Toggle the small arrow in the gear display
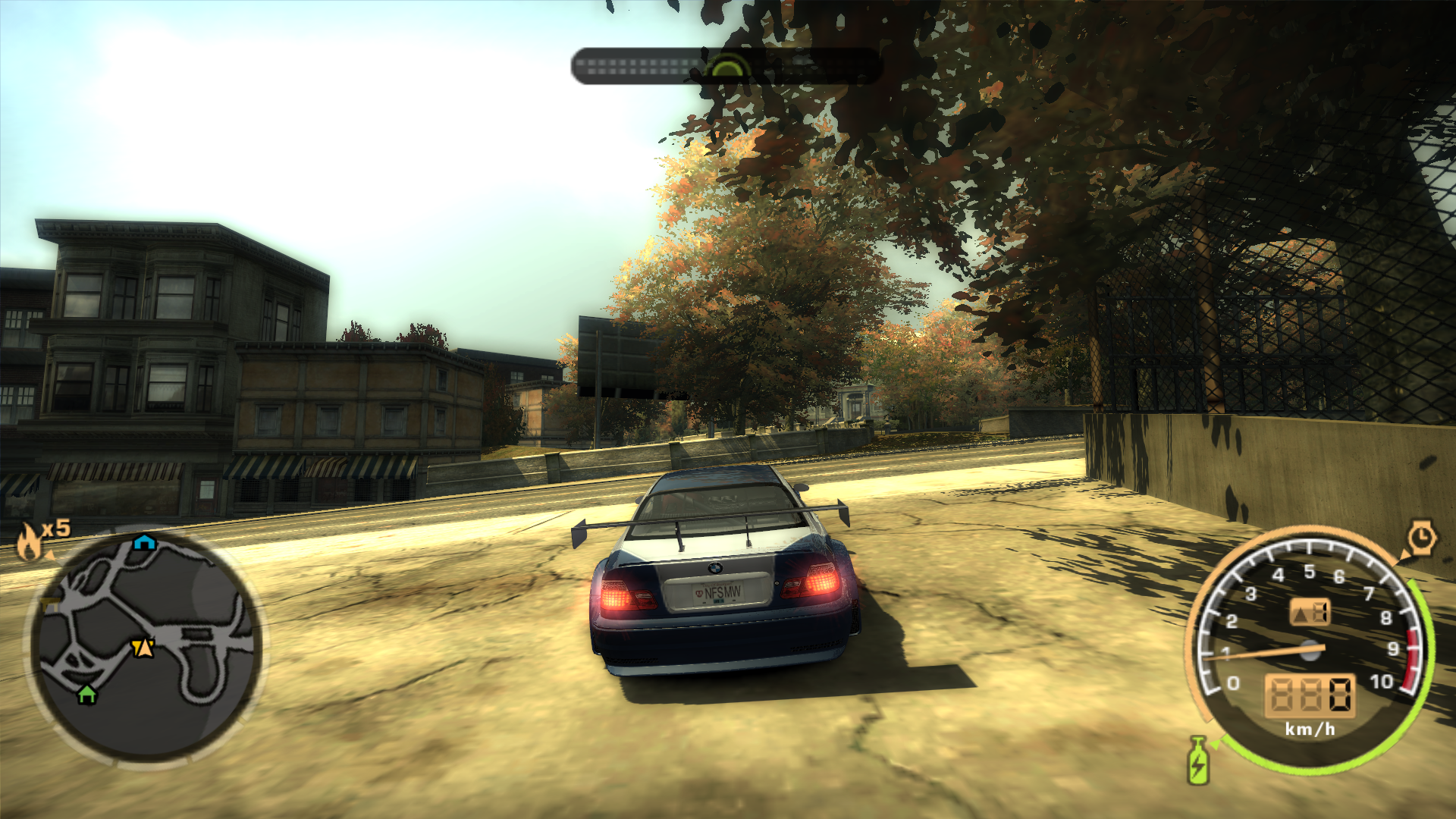Viewport: 1456px width, 819px height. 1301,614
